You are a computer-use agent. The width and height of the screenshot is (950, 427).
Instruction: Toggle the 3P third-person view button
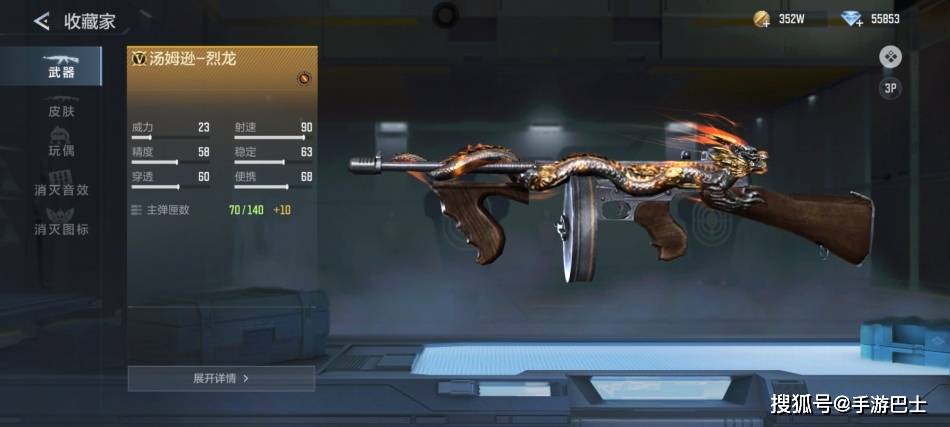(890, 88)
